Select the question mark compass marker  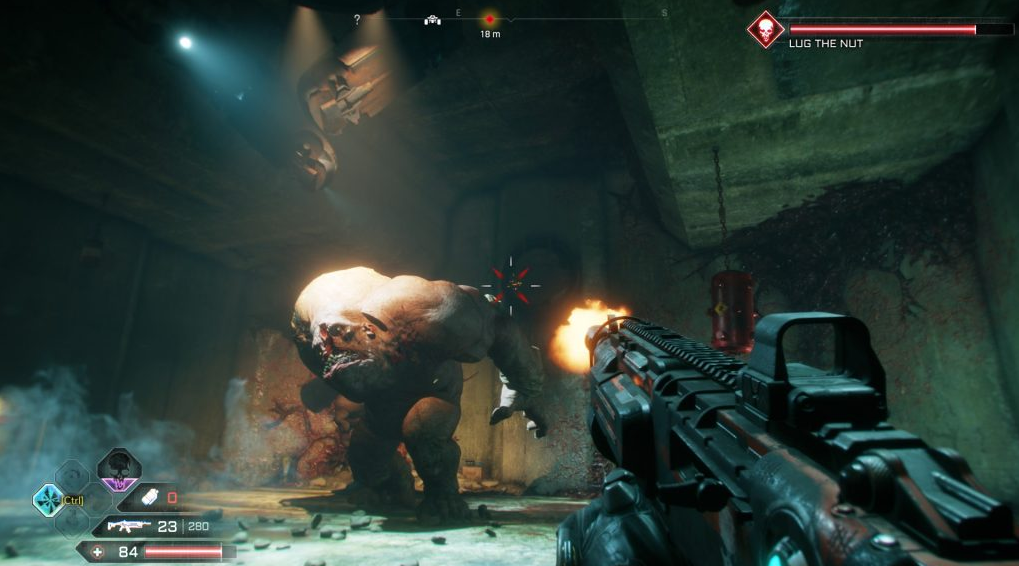click(357, 19)
